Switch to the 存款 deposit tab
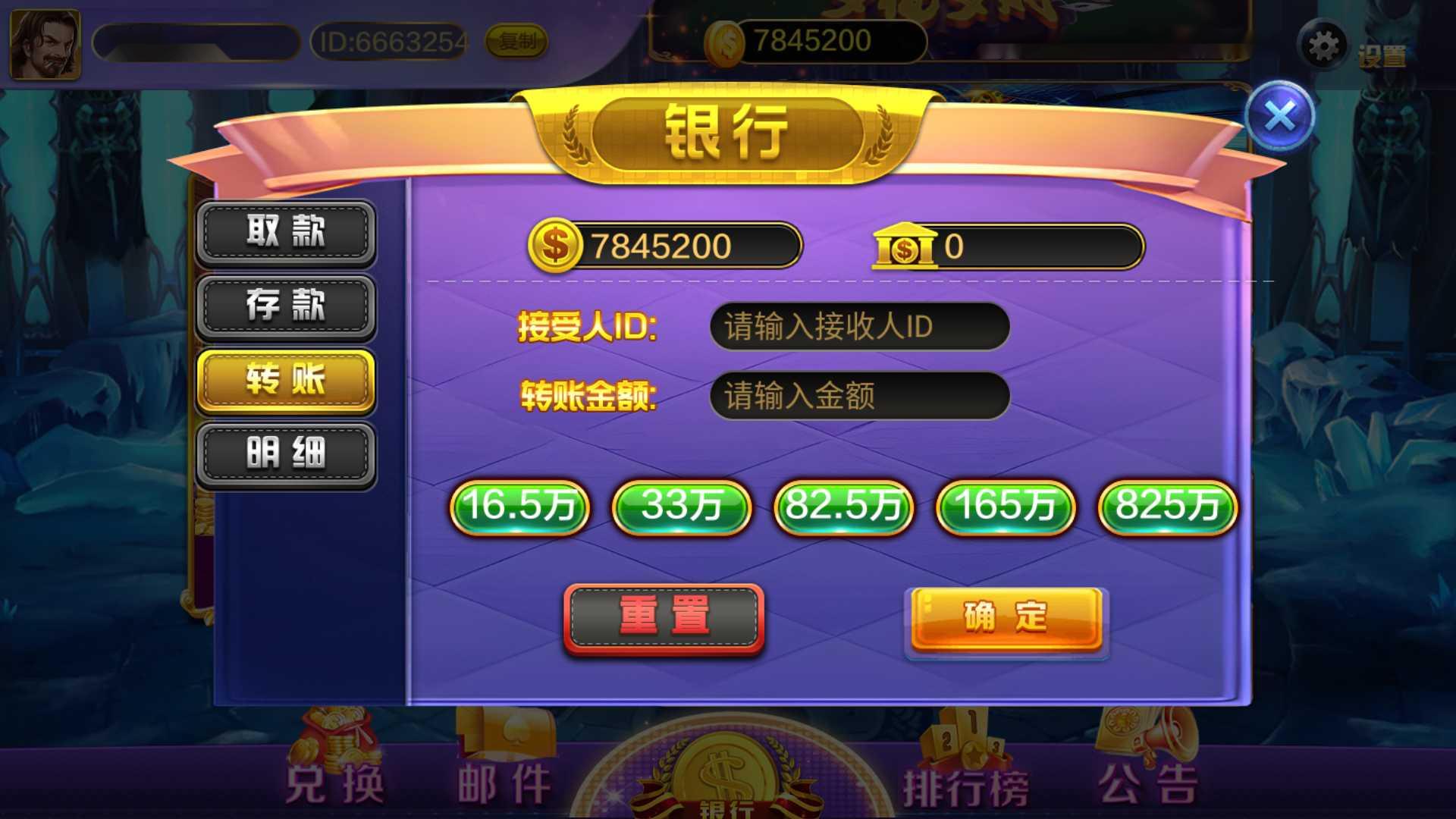This screenshot has width=1456, height=819. click(x=285, y=306)
